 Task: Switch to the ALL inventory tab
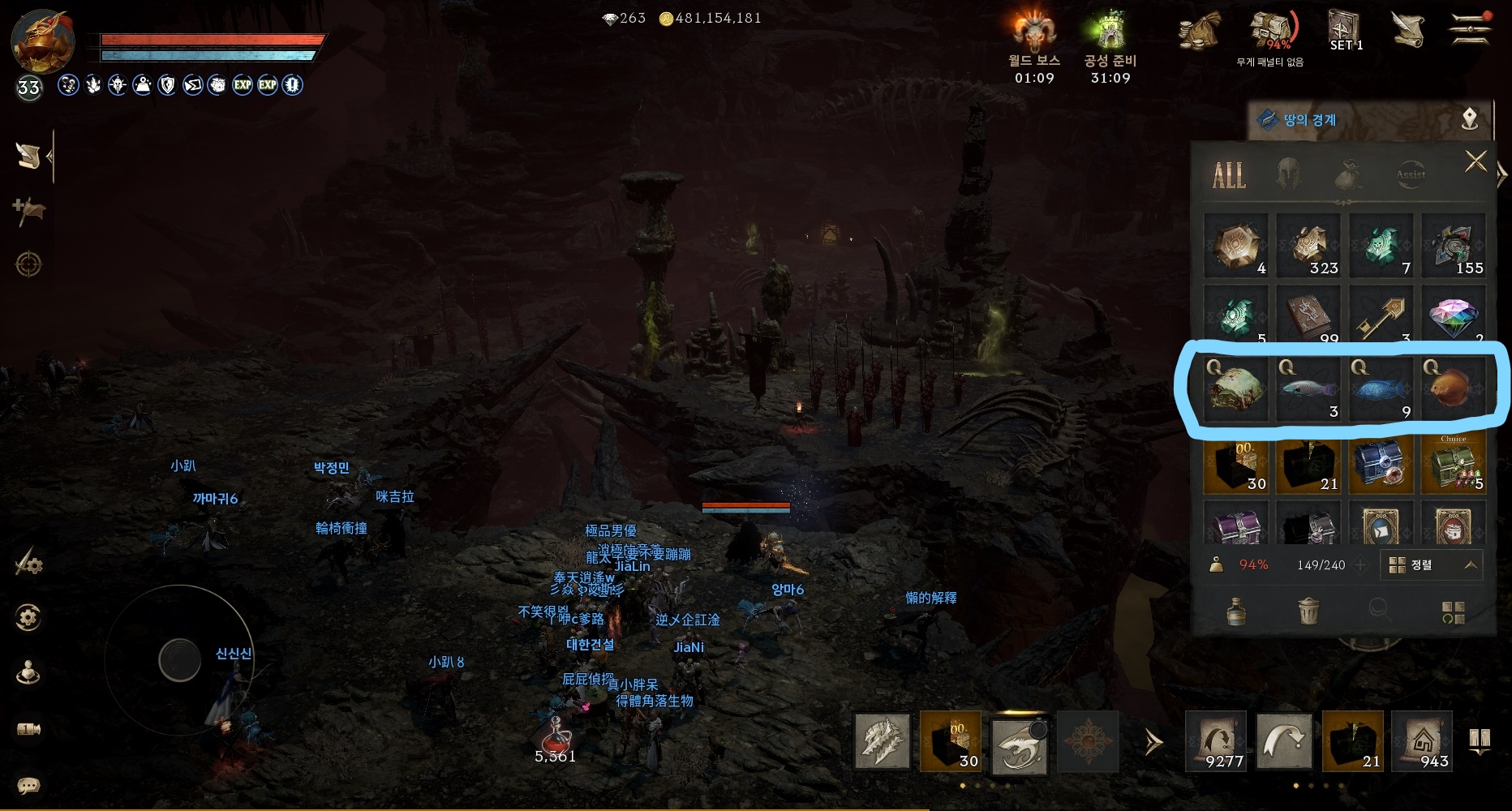click(x=1229, y=174)
